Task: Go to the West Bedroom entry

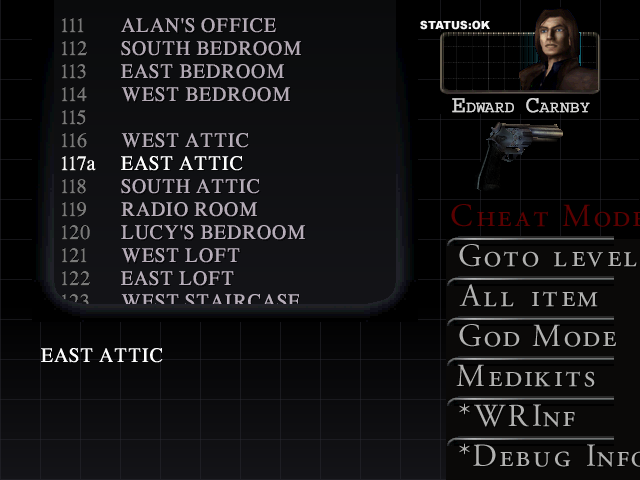Action: [205, 94]
